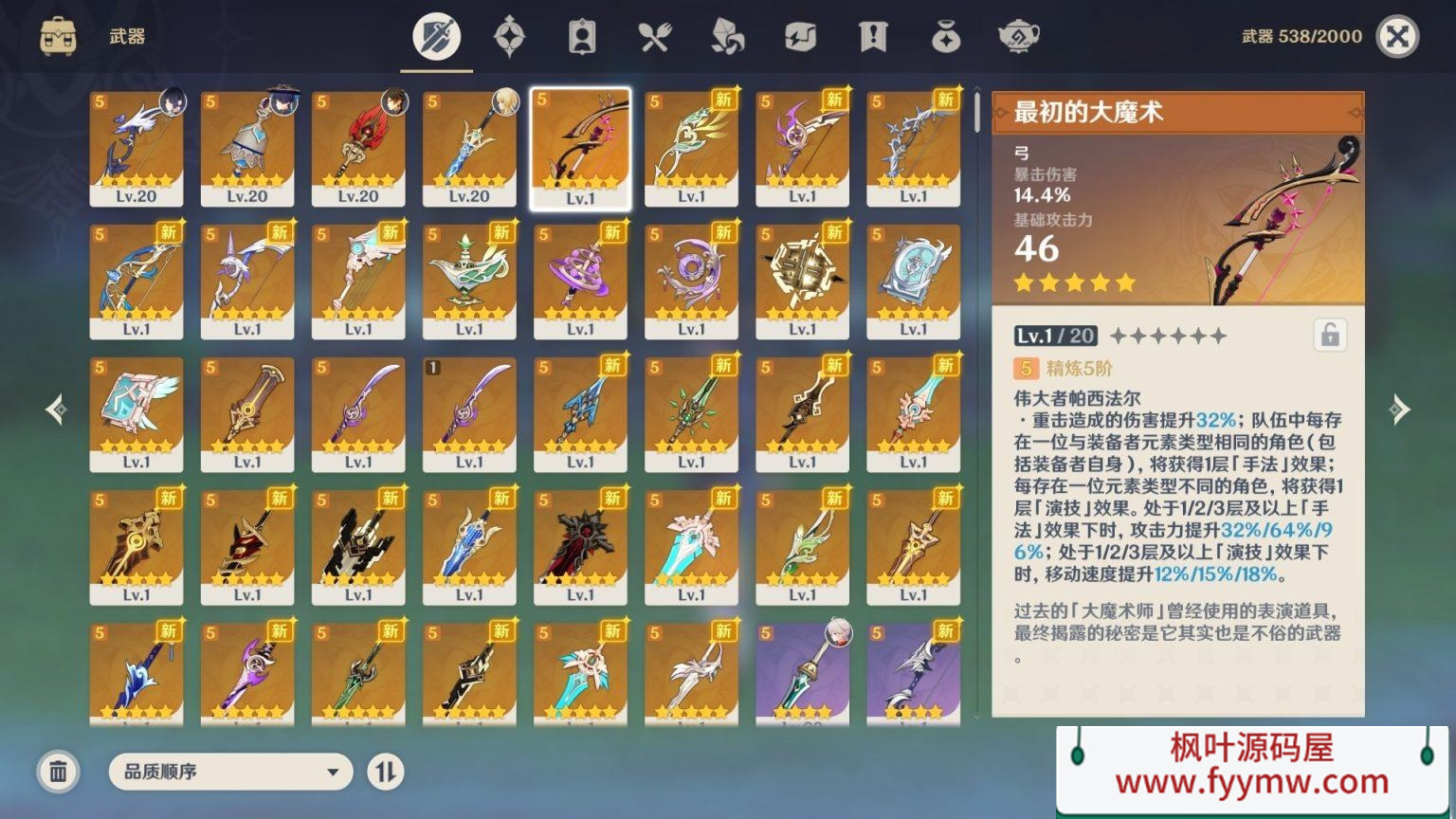The width and height of the screenshot is (1456, 819).
Task: Open the gadgets category icon
Action: click(x=801, y=36)
